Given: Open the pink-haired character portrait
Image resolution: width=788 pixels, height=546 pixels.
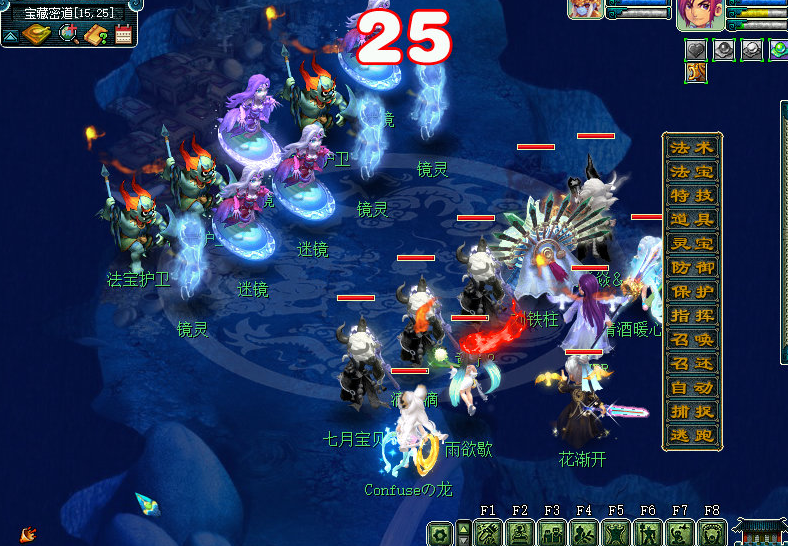Looking at the screenshot, I should (697, 14).
